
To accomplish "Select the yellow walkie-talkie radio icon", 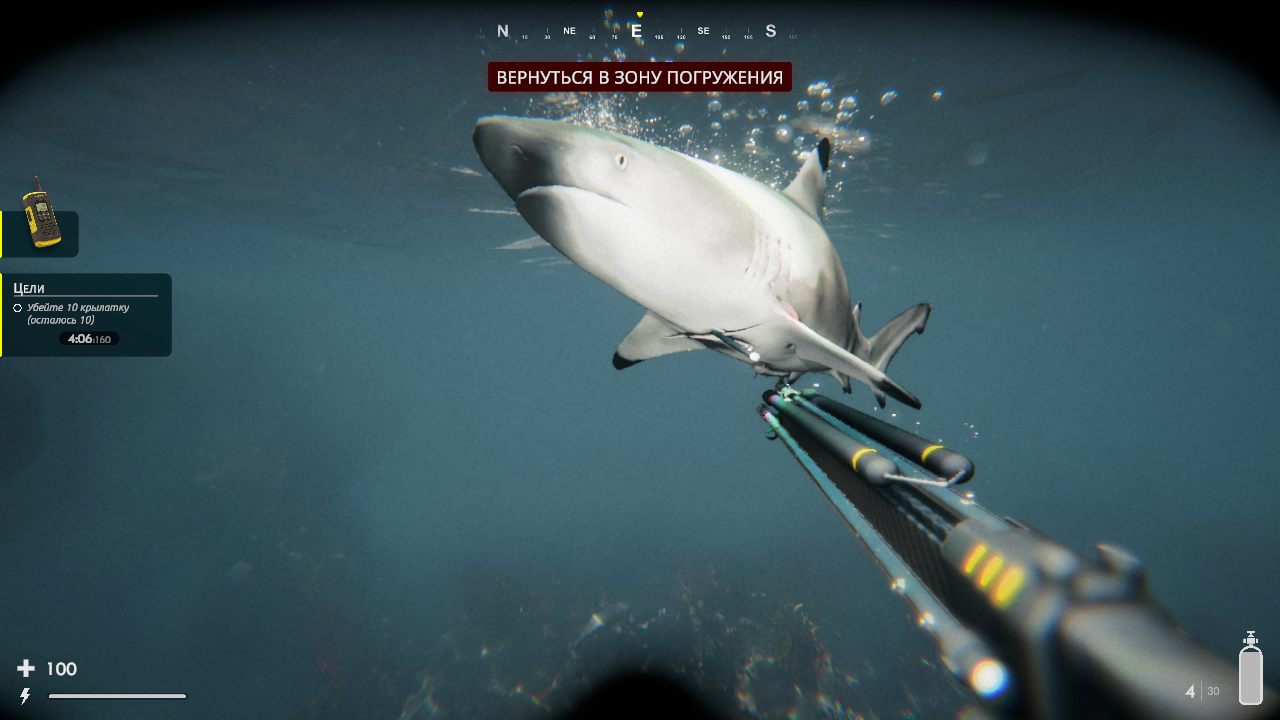I will 41,214.
